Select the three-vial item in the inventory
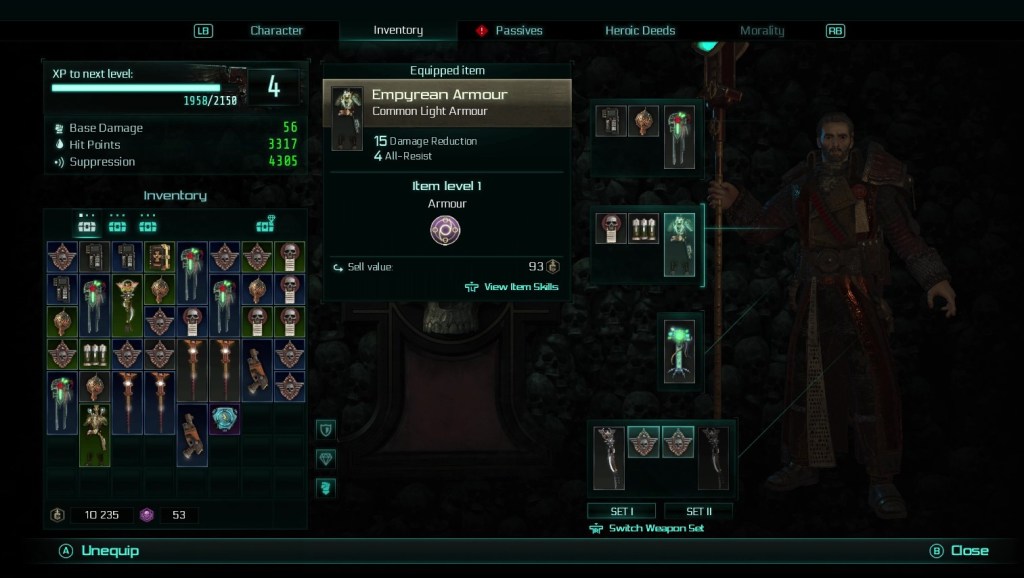The height and width of the screenshot is (578, 1024). [x=95, y=354]
